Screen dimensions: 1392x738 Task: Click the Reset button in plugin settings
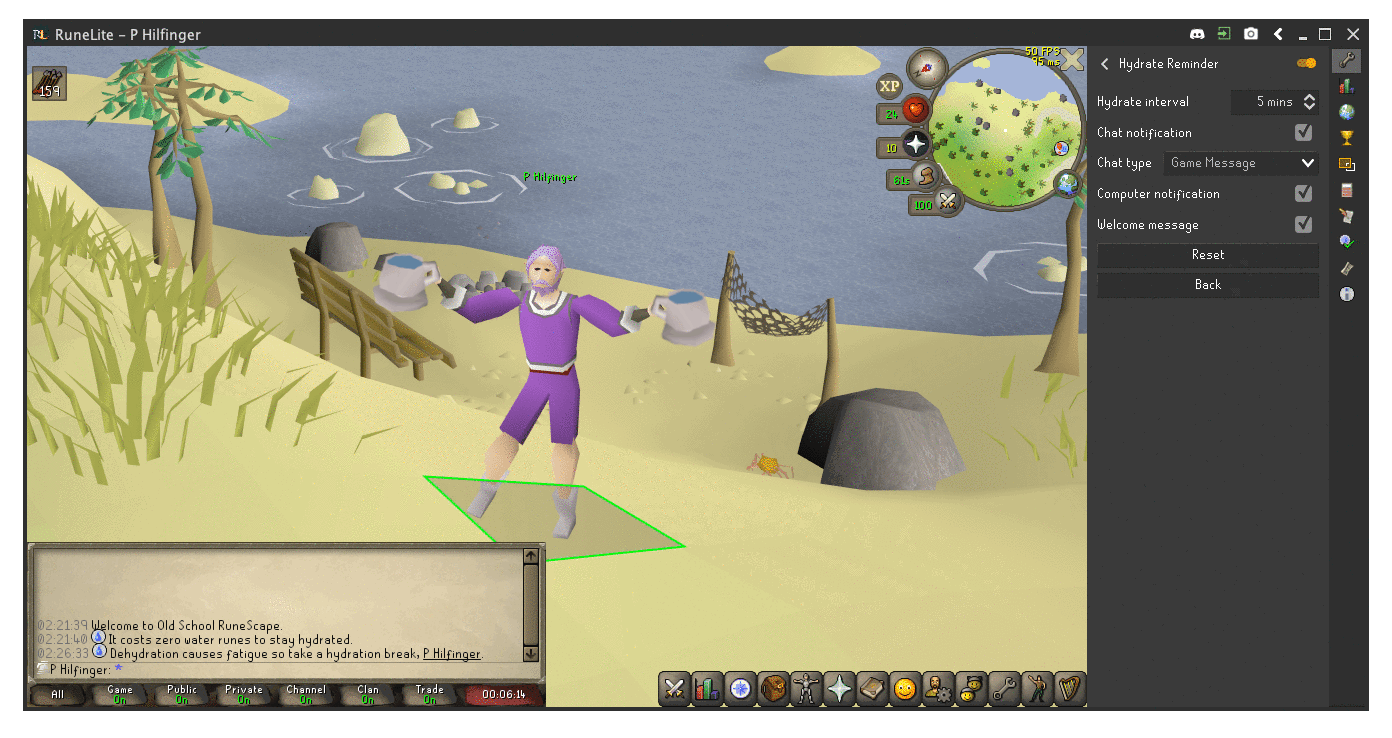pyautogui.click(x=1207, y=255)
